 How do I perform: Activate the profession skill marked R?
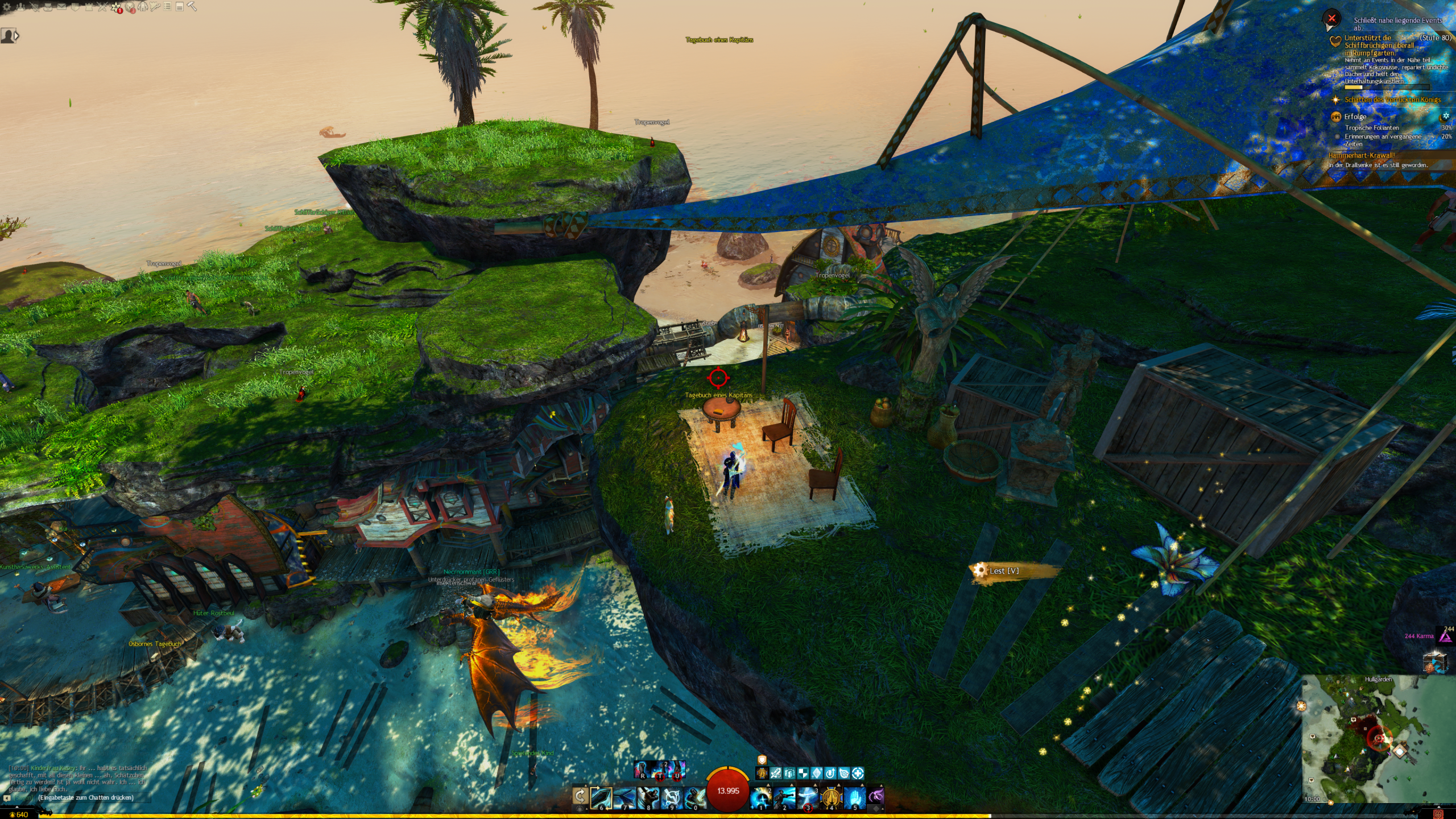pyautogui.click(x=642, y=770)
